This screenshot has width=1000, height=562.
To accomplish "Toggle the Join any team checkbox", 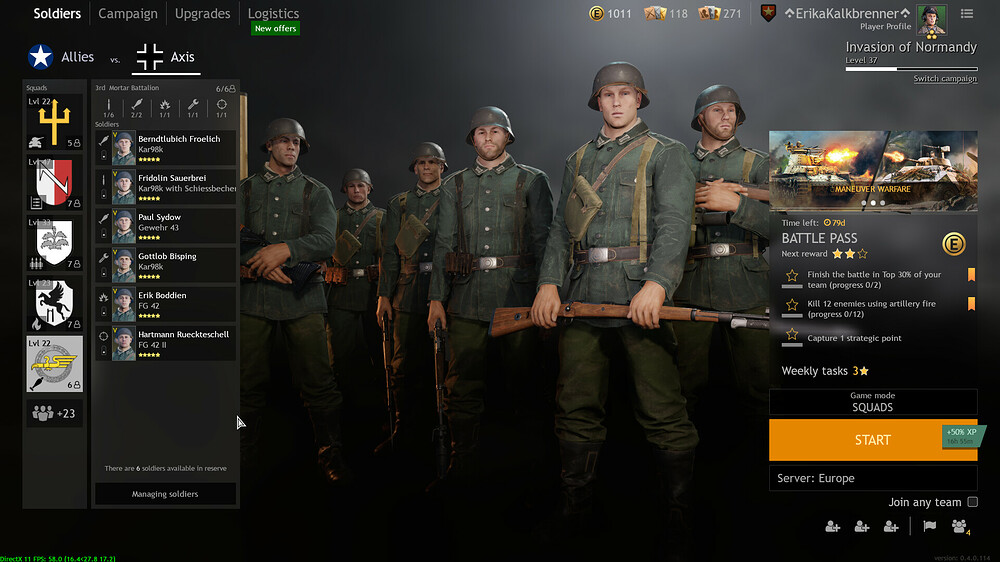I will click(x=972, y=502).
